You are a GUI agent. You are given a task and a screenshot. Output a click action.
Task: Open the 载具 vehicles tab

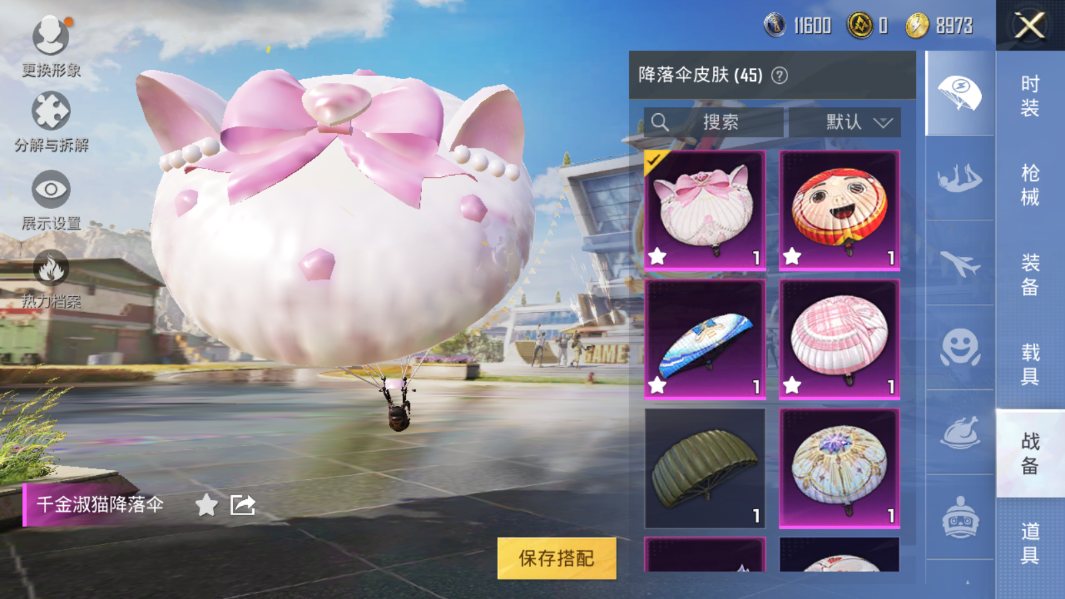tap(1030, 364)
